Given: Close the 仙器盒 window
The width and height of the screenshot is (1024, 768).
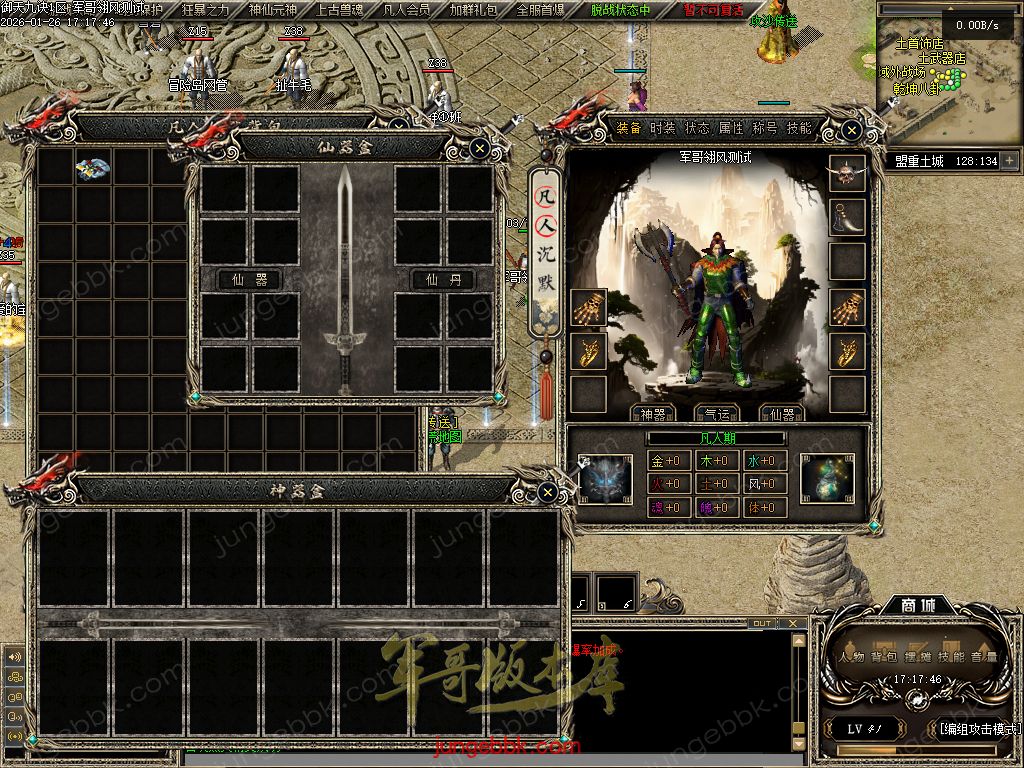Looking at the screenshot, I should click(480, 149).
